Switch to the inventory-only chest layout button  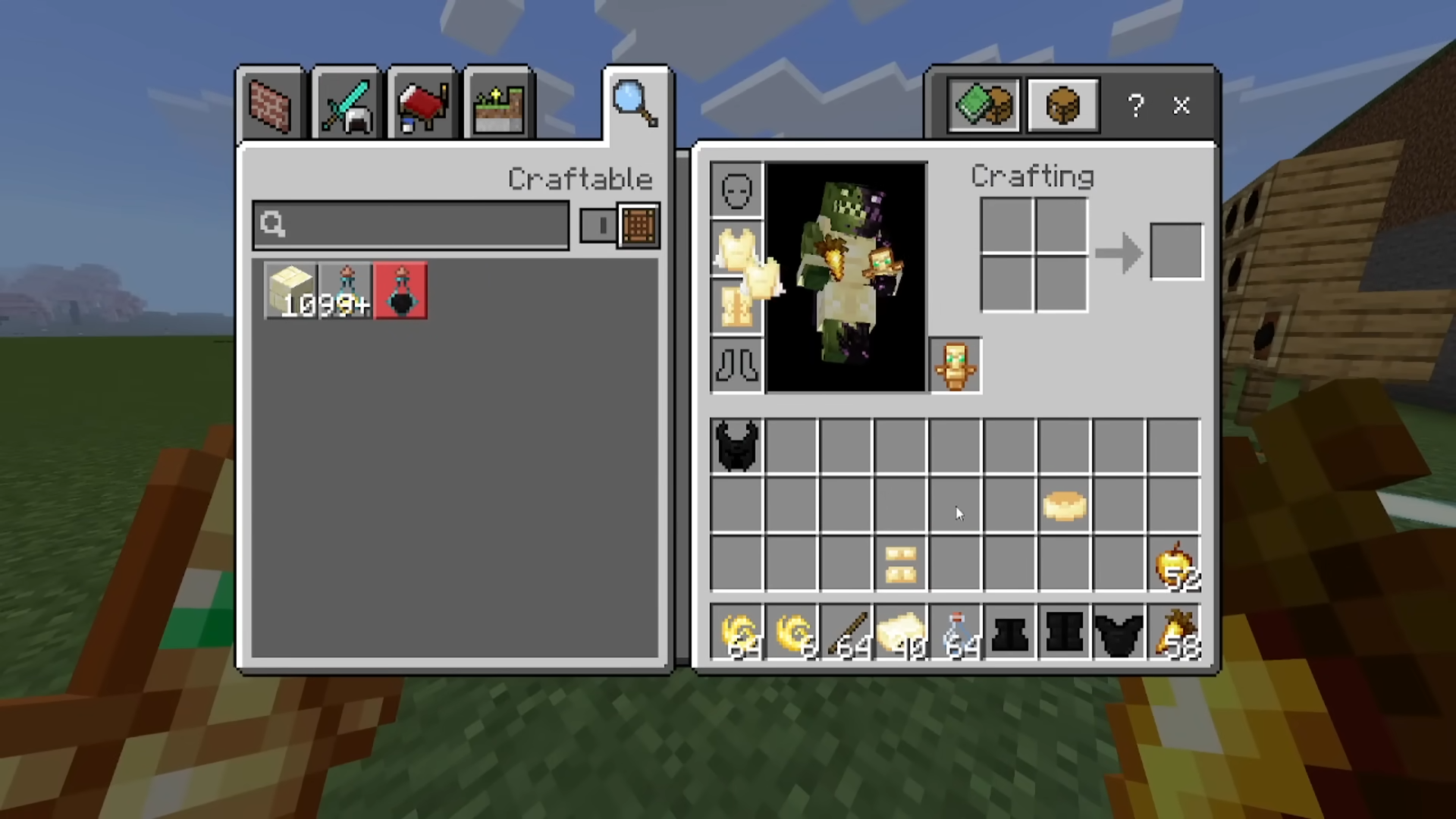click(x=1063, y=105)
